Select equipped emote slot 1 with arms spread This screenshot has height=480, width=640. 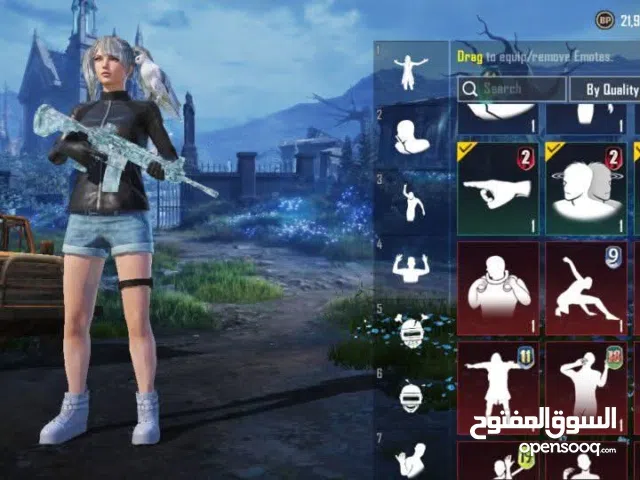tap(412, 69)
